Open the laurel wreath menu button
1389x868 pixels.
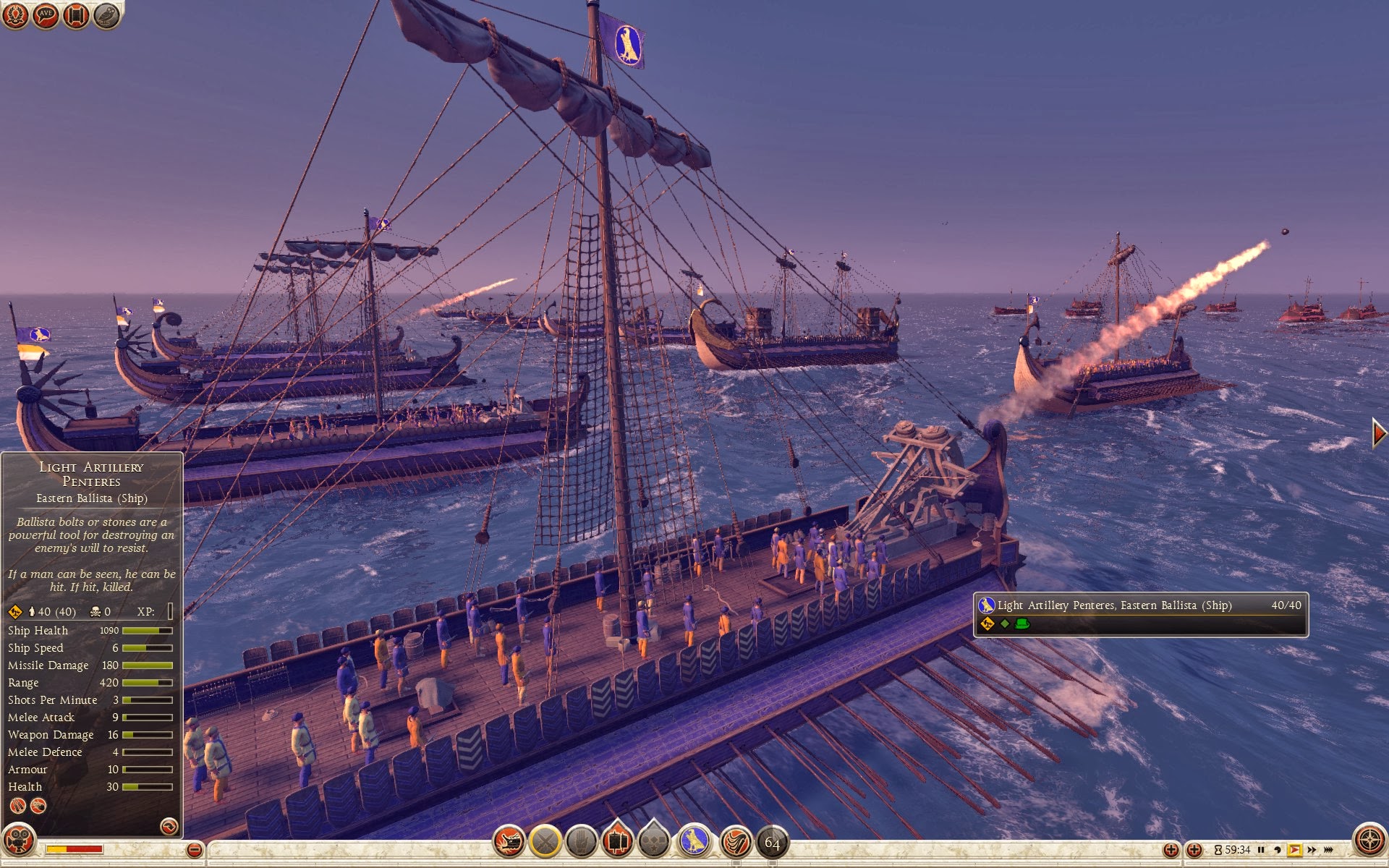[15, 15]
